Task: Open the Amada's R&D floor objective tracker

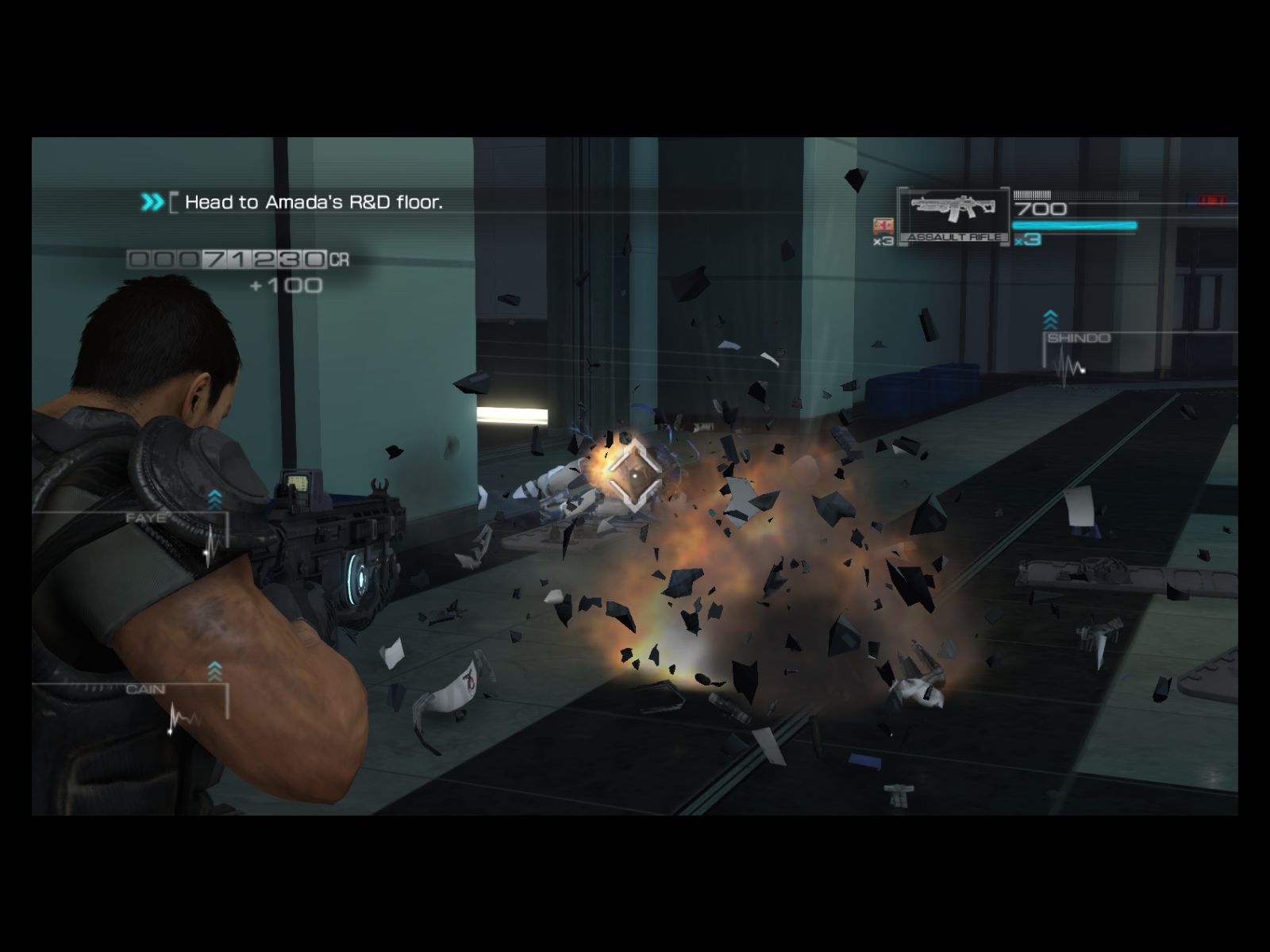Action: (314, 202)
